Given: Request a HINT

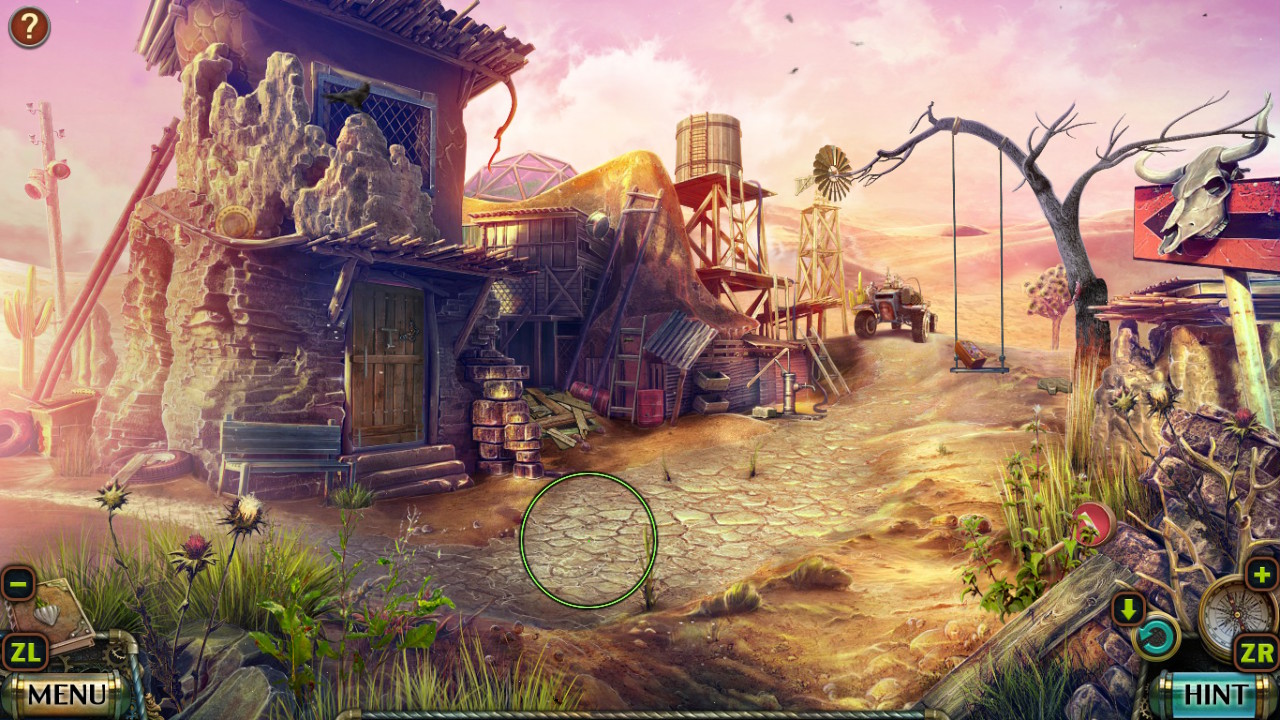Looking at the screenshot, I should (1215, 692).
